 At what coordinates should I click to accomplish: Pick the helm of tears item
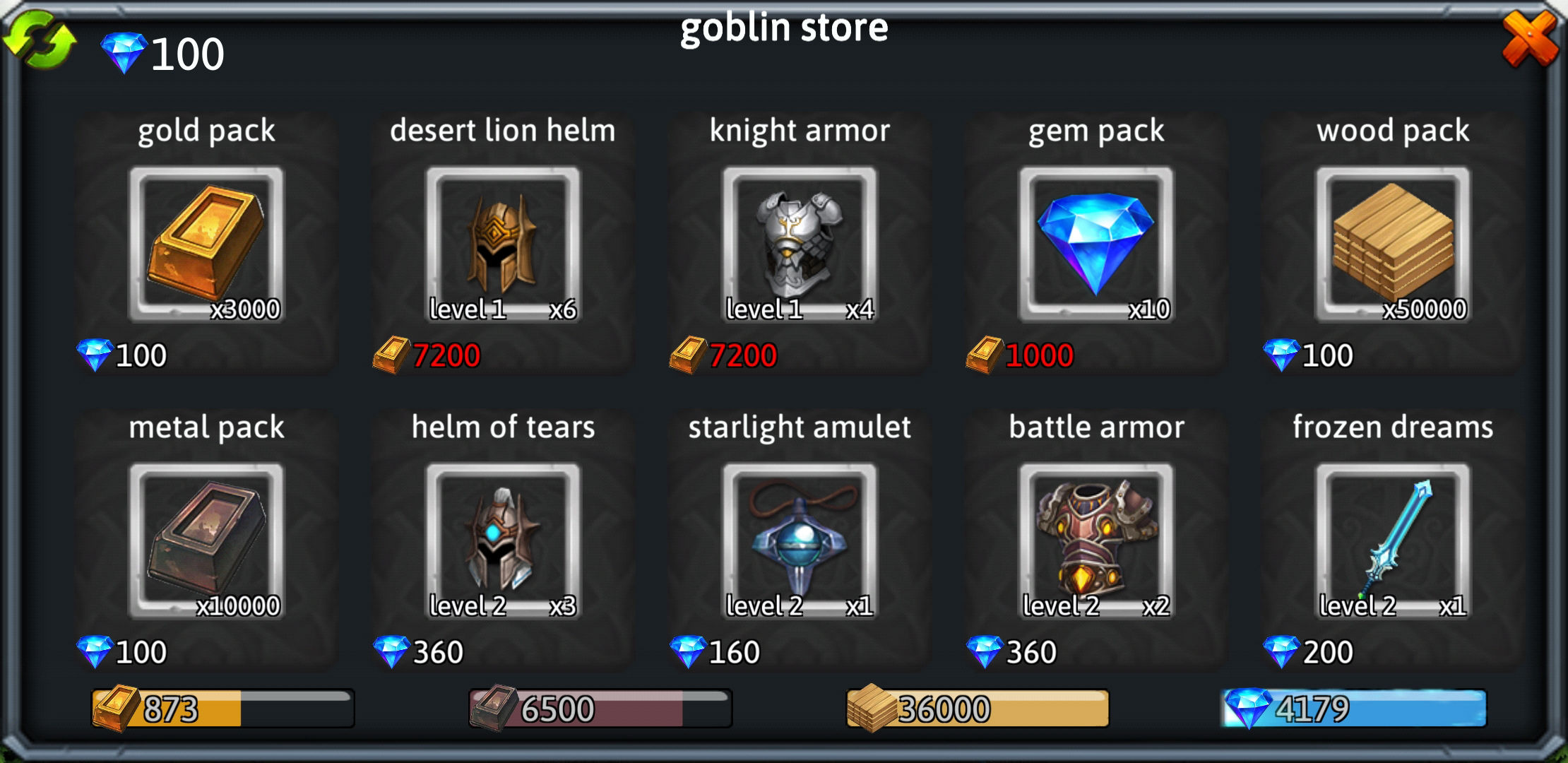point(503,542)
